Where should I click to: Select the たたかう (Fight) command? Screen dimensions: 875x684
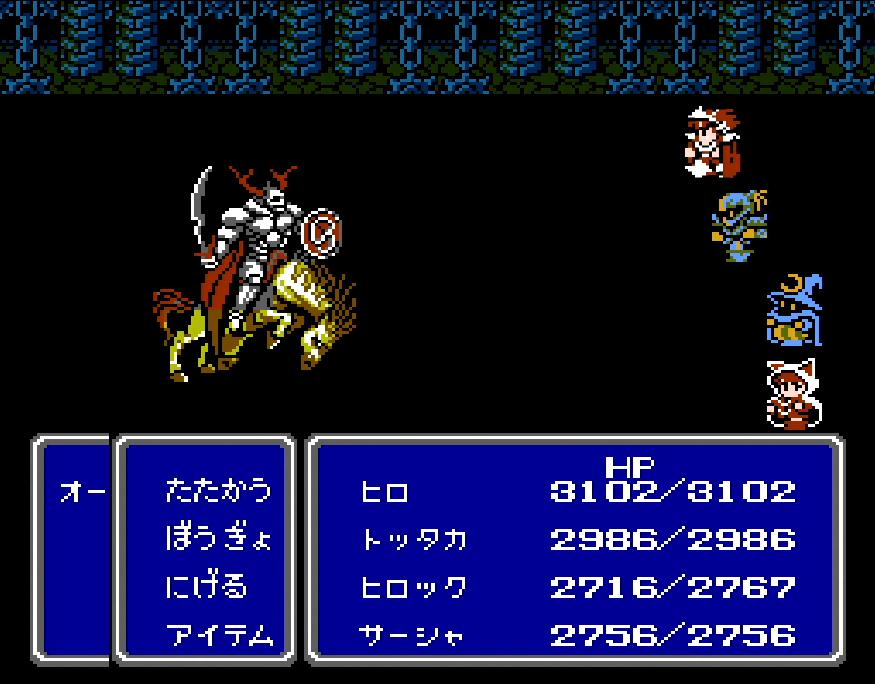pos(217,490)
